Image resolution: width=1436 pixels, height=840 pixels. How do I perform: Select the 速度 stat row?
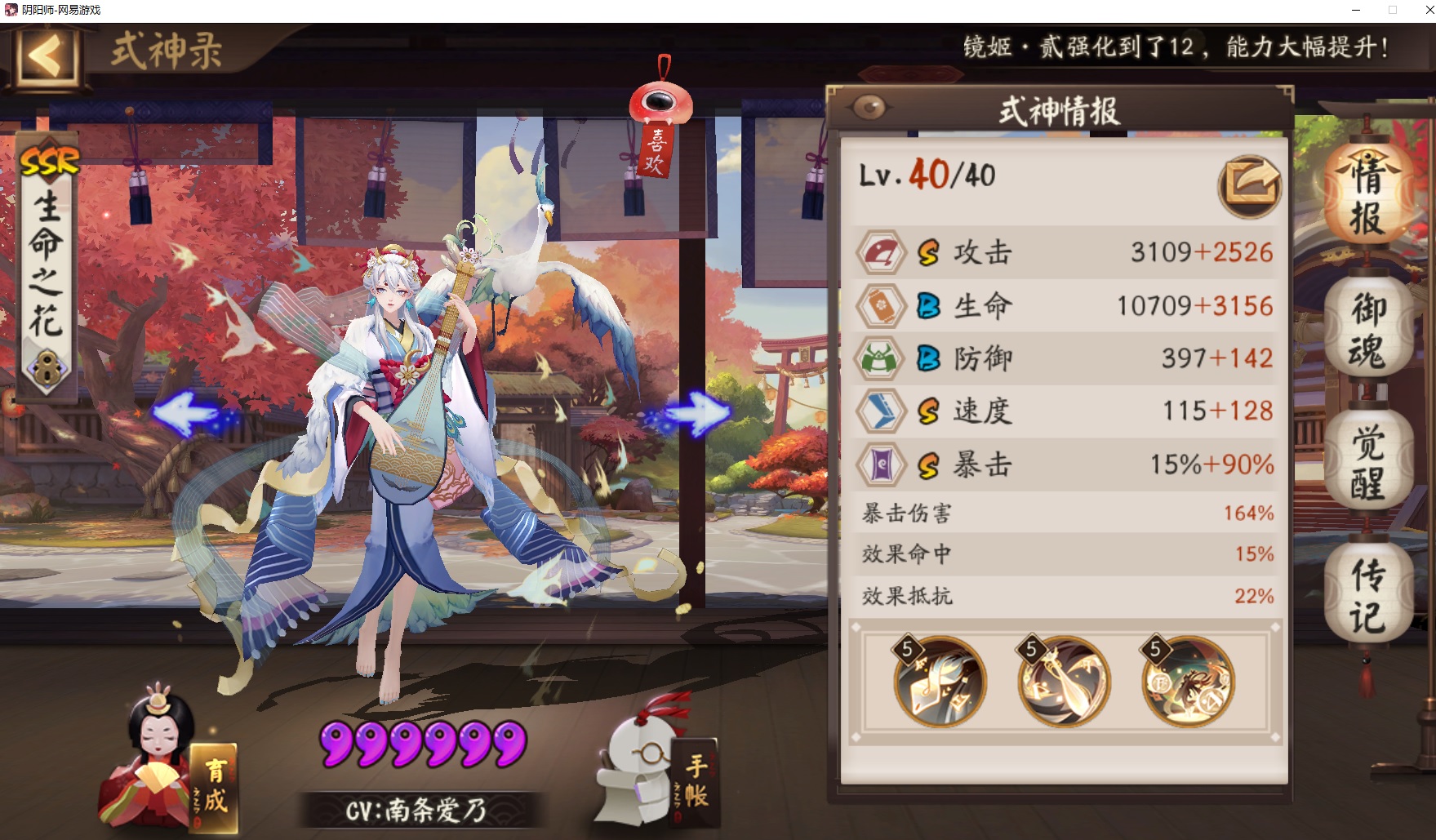click(x=1064, y=411)
